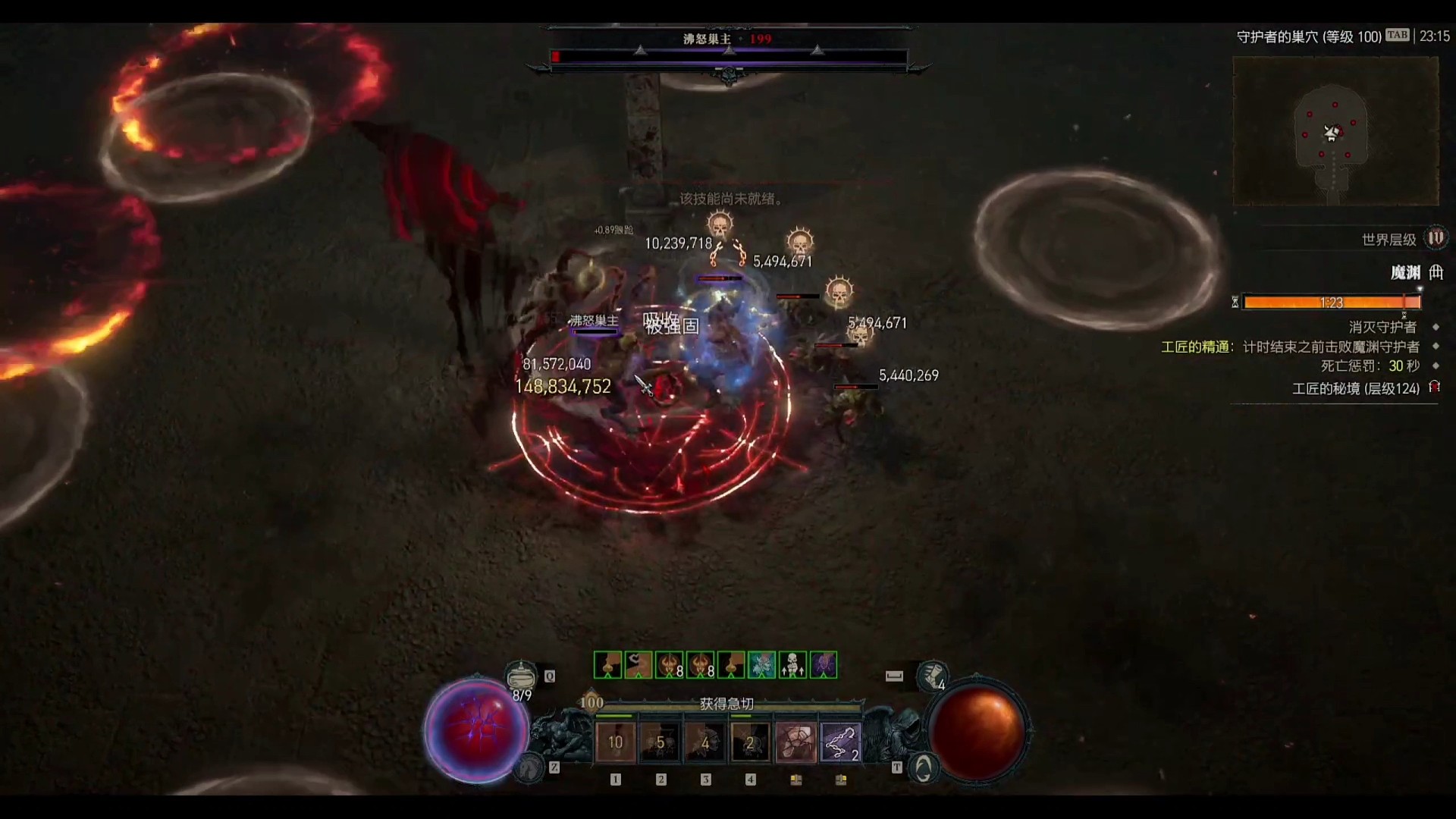The height and width of the screenshot is (819, 1456).
Task: Select the 消灭守护者 objective entry
Action: (1382, 327)
